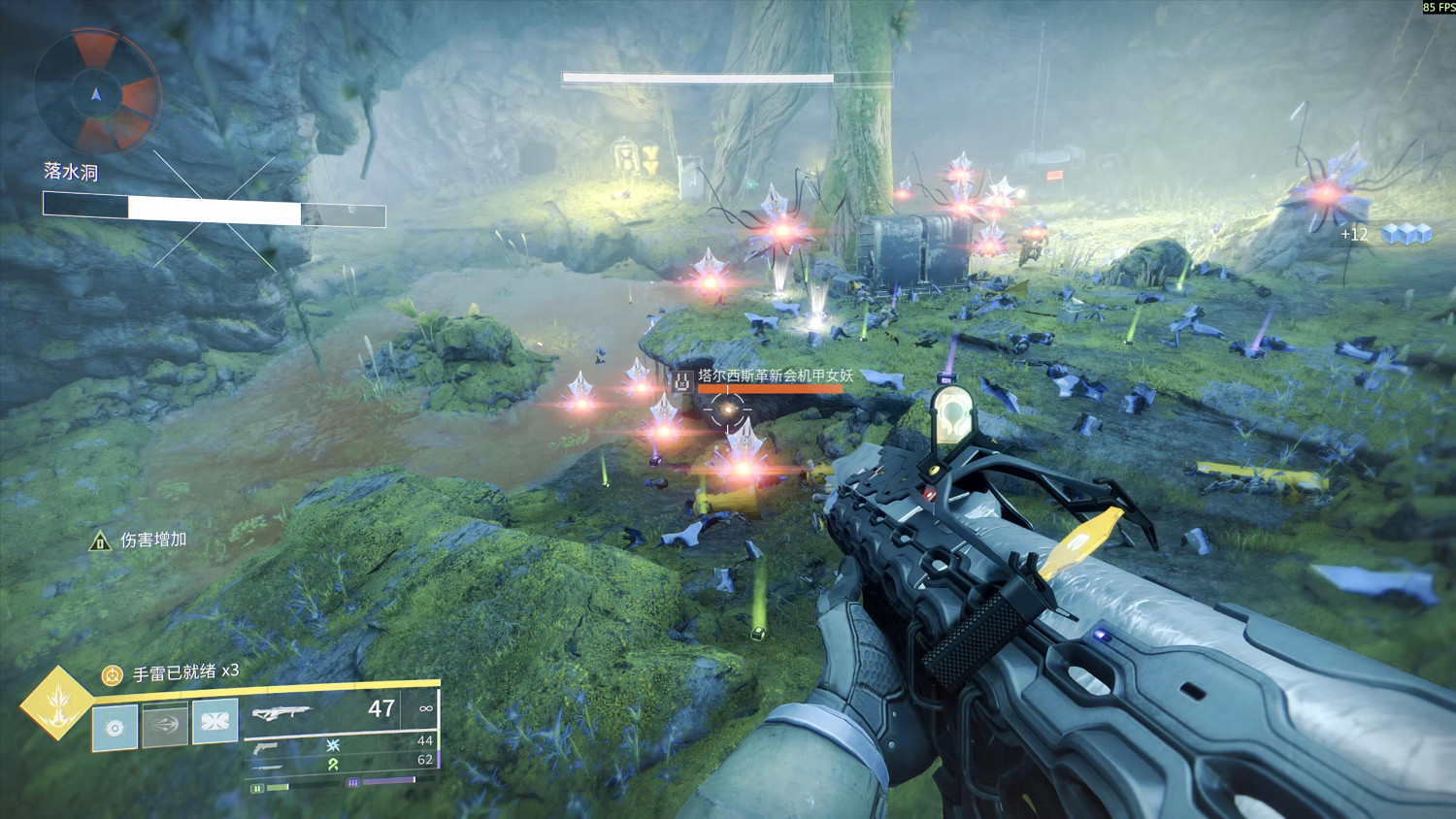Switch to the heavy sword weapon slot
1456x819 pixels.
[268, 767]
